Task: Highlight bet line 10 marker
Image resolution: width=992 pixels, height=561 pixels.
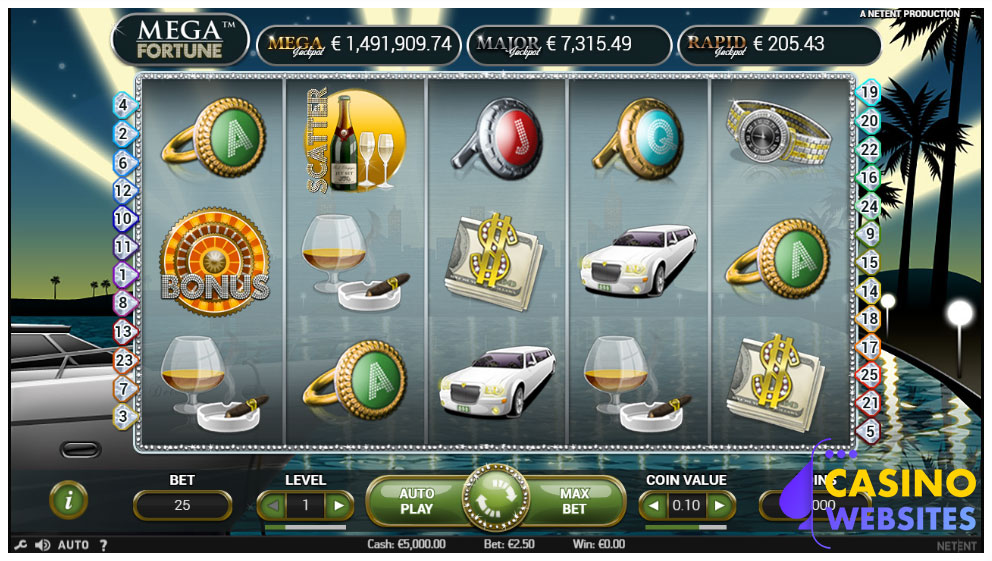Action: [124, 217]
